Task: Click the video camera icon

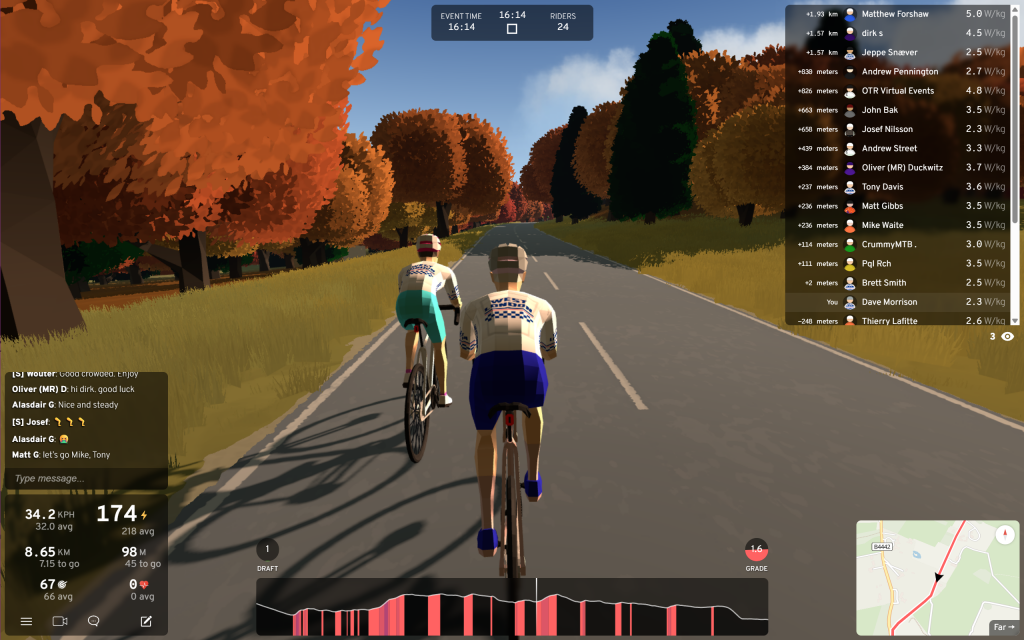Action: tap(59, 621)
